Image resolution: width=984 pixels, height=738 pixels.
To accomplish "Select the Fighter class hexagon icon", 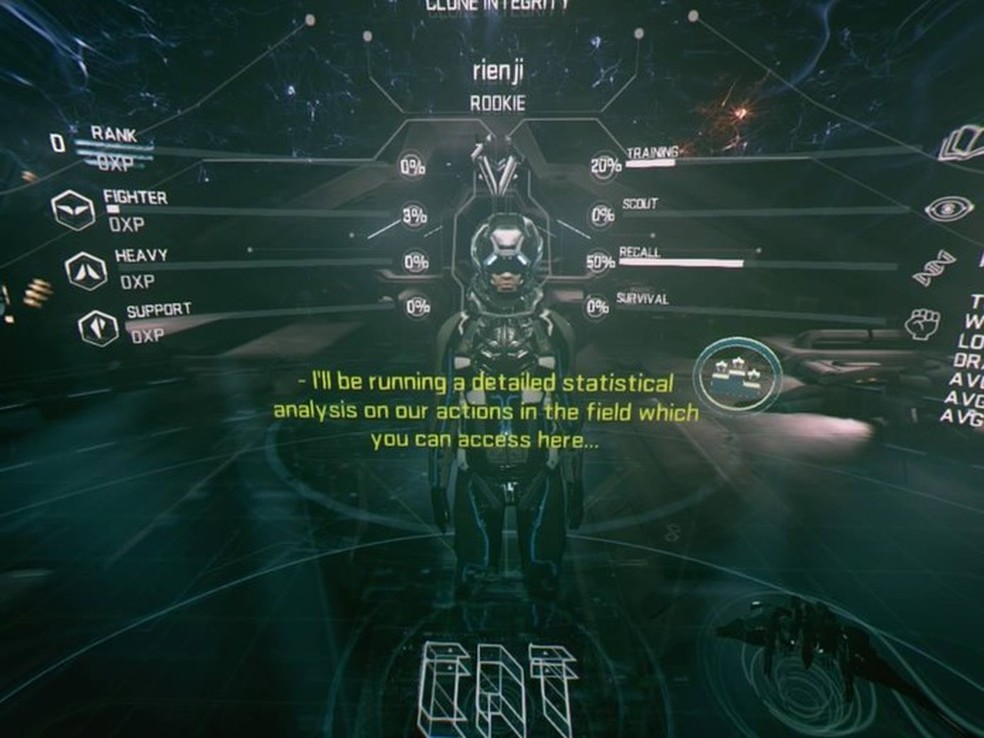I will point(72,210).
